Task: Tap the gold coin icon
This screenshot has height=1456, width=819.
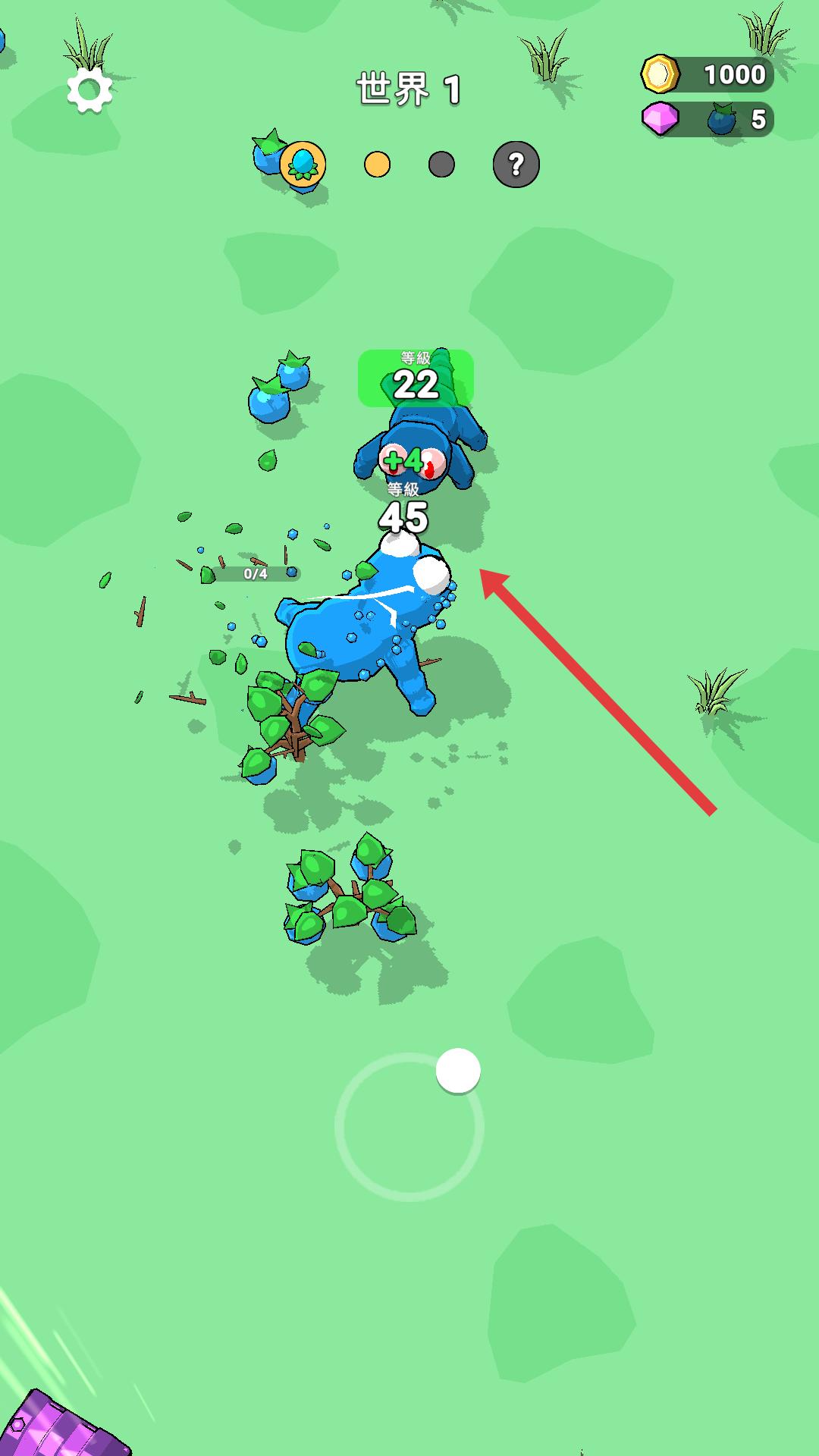Action: pos(660,74)
